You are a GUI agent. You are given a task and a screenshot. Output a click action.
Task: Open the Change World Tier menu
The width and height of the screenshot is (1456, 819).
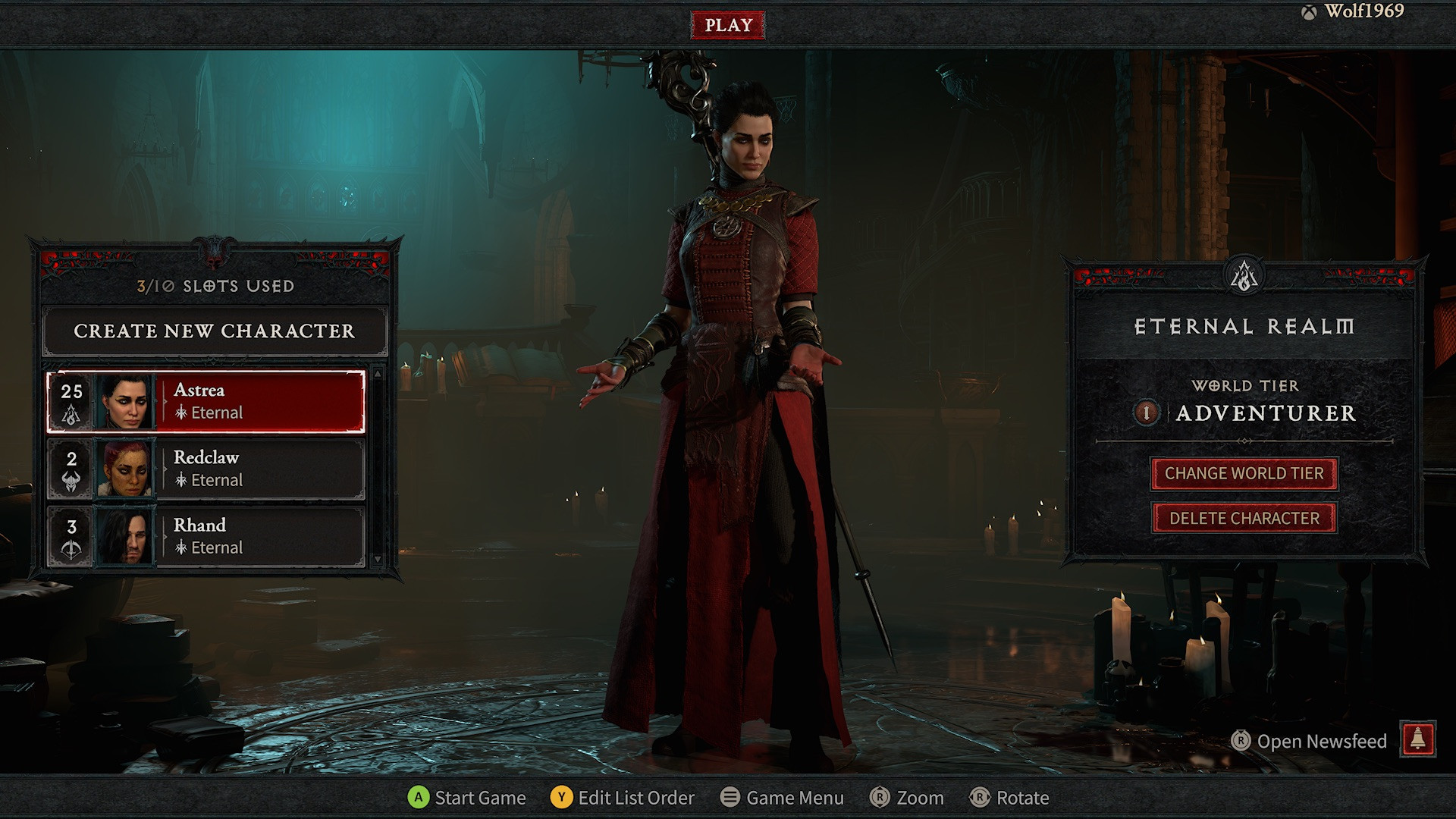tap(1244, 474)
